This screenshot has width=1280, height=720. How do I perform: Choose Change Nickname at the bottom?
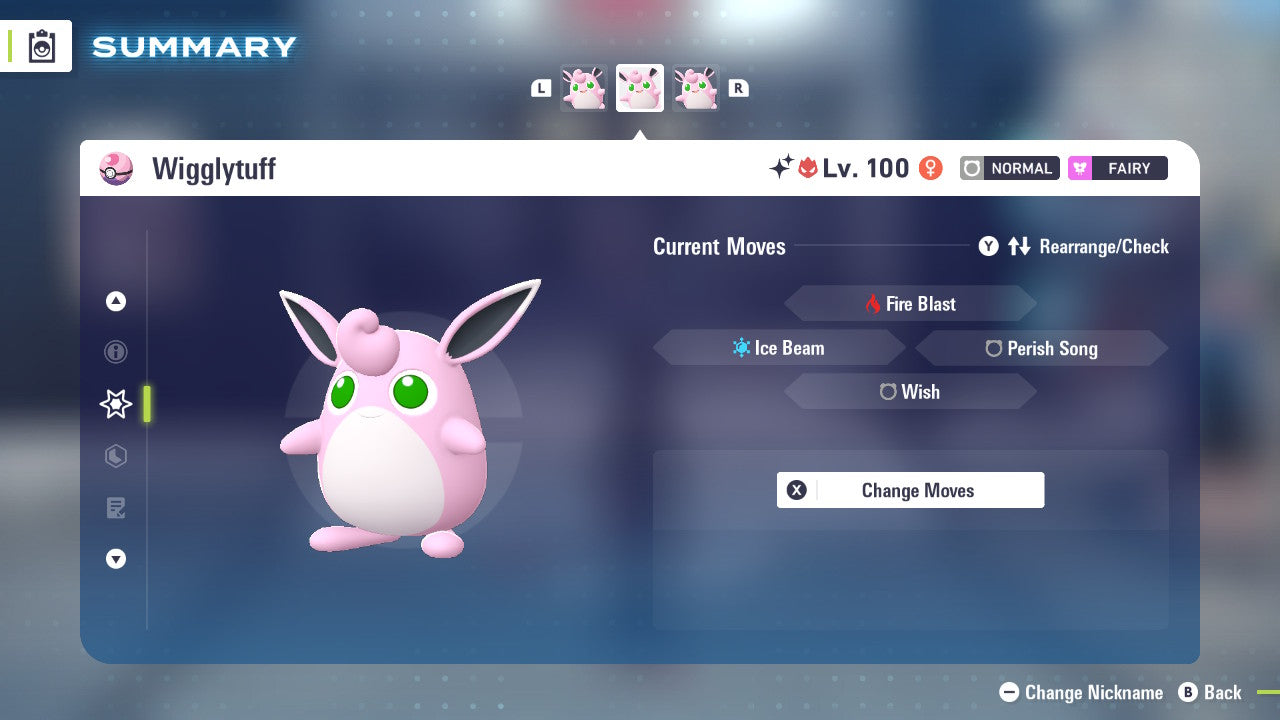pos(1082,692)
